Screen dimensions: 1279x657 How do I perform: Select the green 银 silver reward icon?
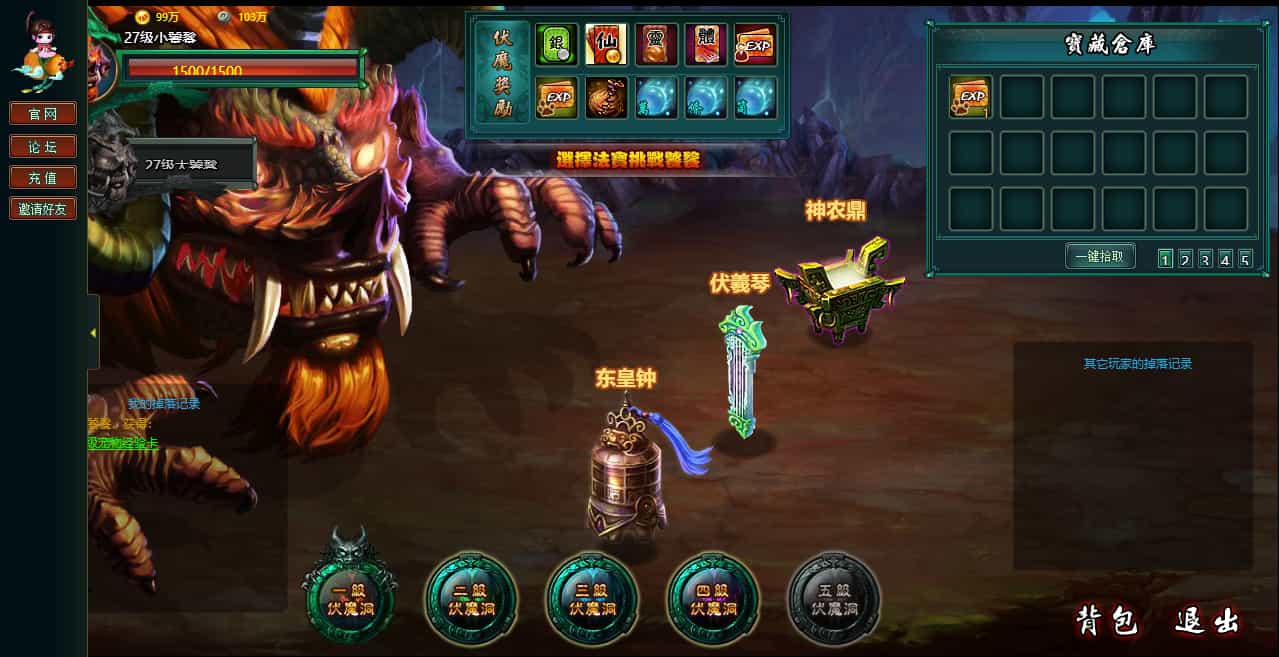(x=556, y=45)
